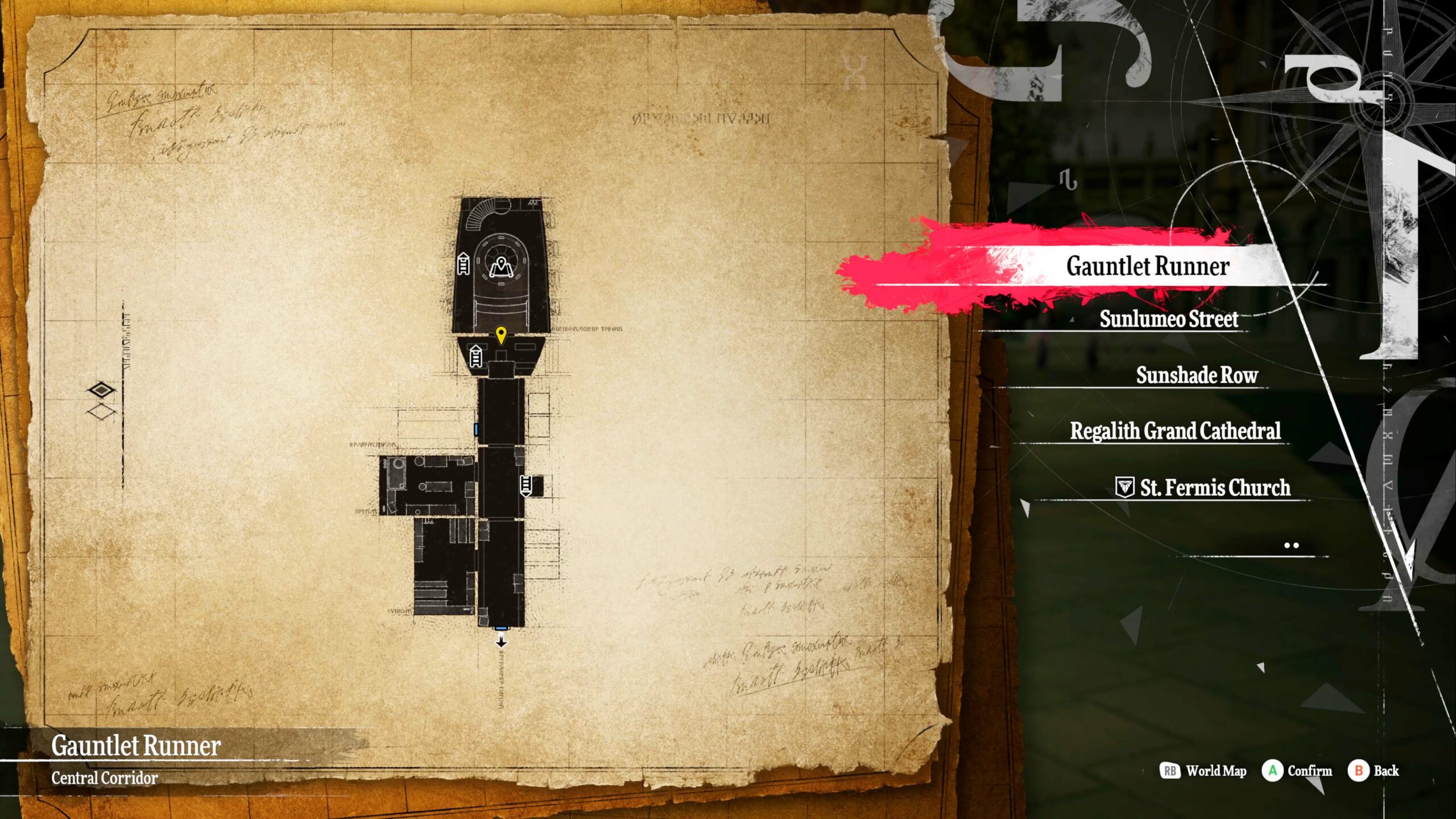Click the white location marker in the round room
This screenshot has height=819, width=1456.
501,266
